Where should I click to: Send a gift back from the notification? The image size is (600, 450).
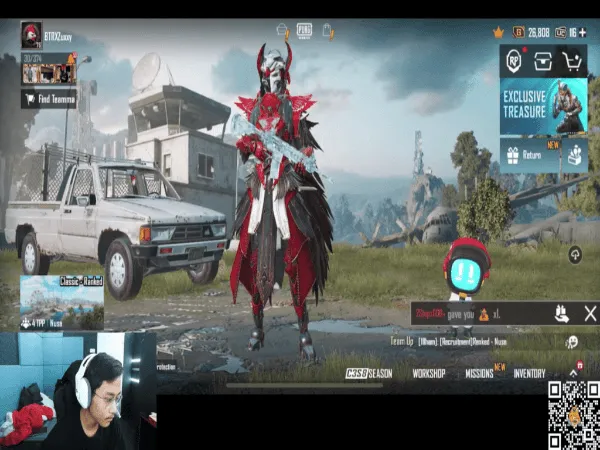(x=562, y=314)
